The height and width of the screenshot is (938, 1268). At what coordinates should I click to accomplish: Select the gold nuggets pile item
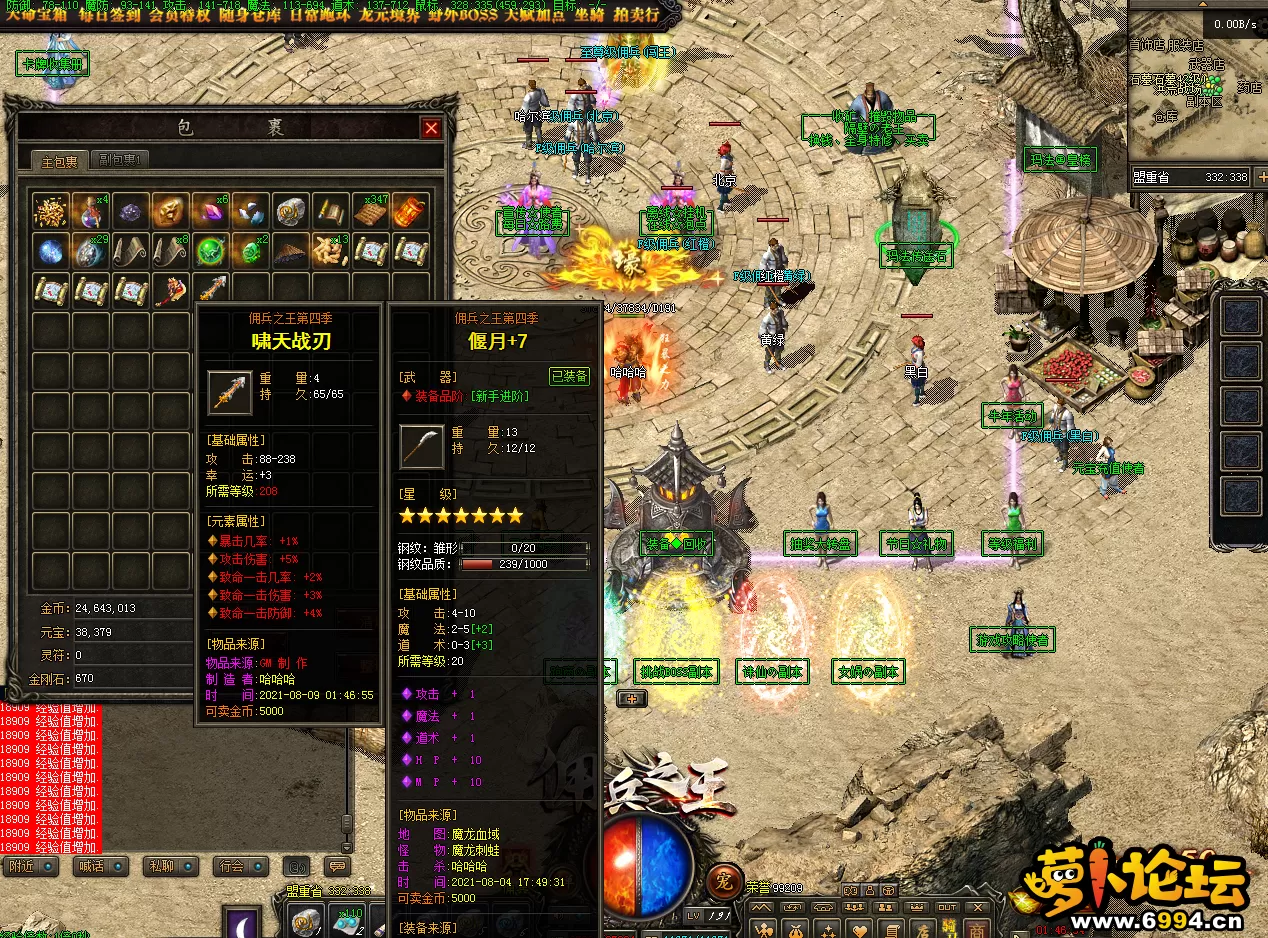point(51,211)
